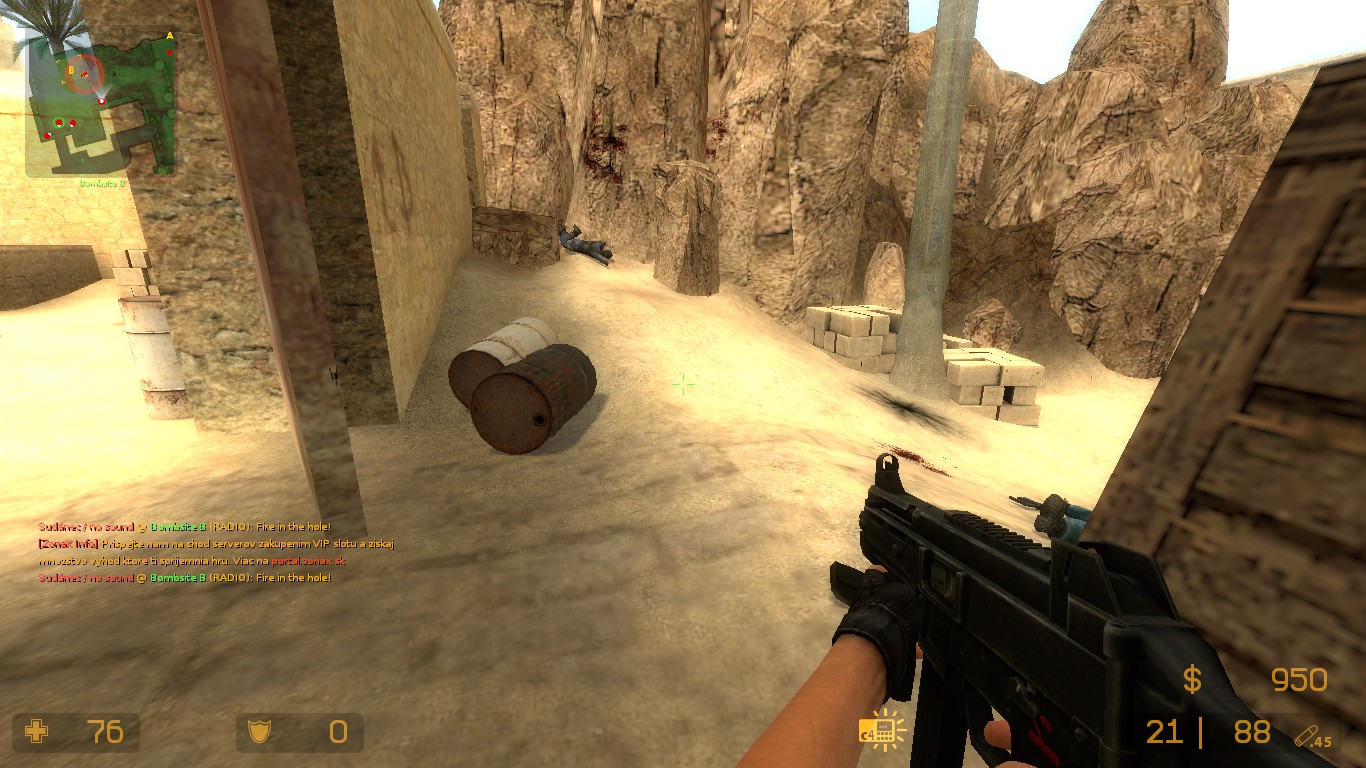The width and height of the screenshot is (1366, 768).
Task: Click the green-circled teammate dot on radar
Action: click(x=58, y=121)
